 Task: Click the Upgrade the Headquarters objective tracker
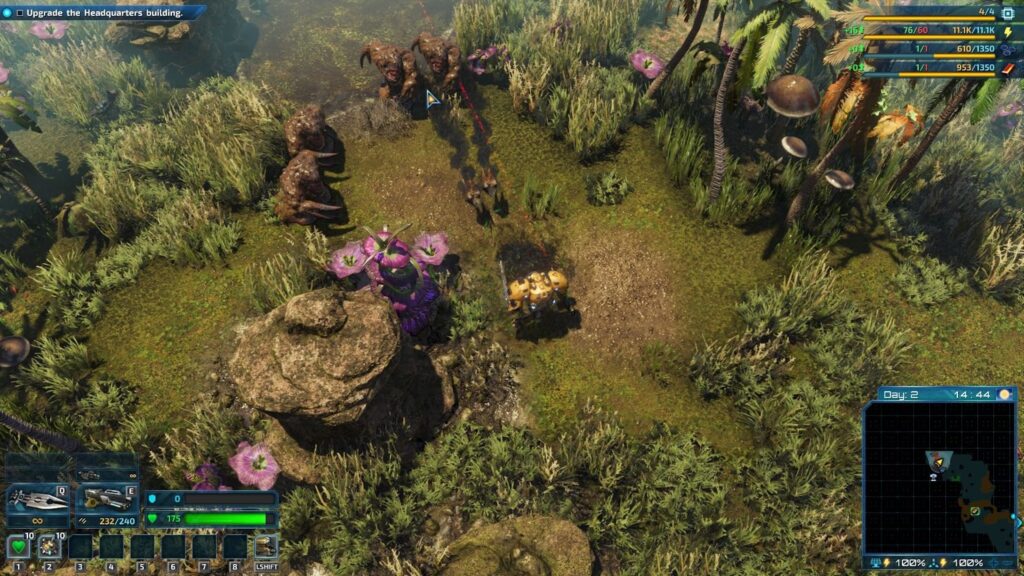pyautogui.click(x=100, y=13)
